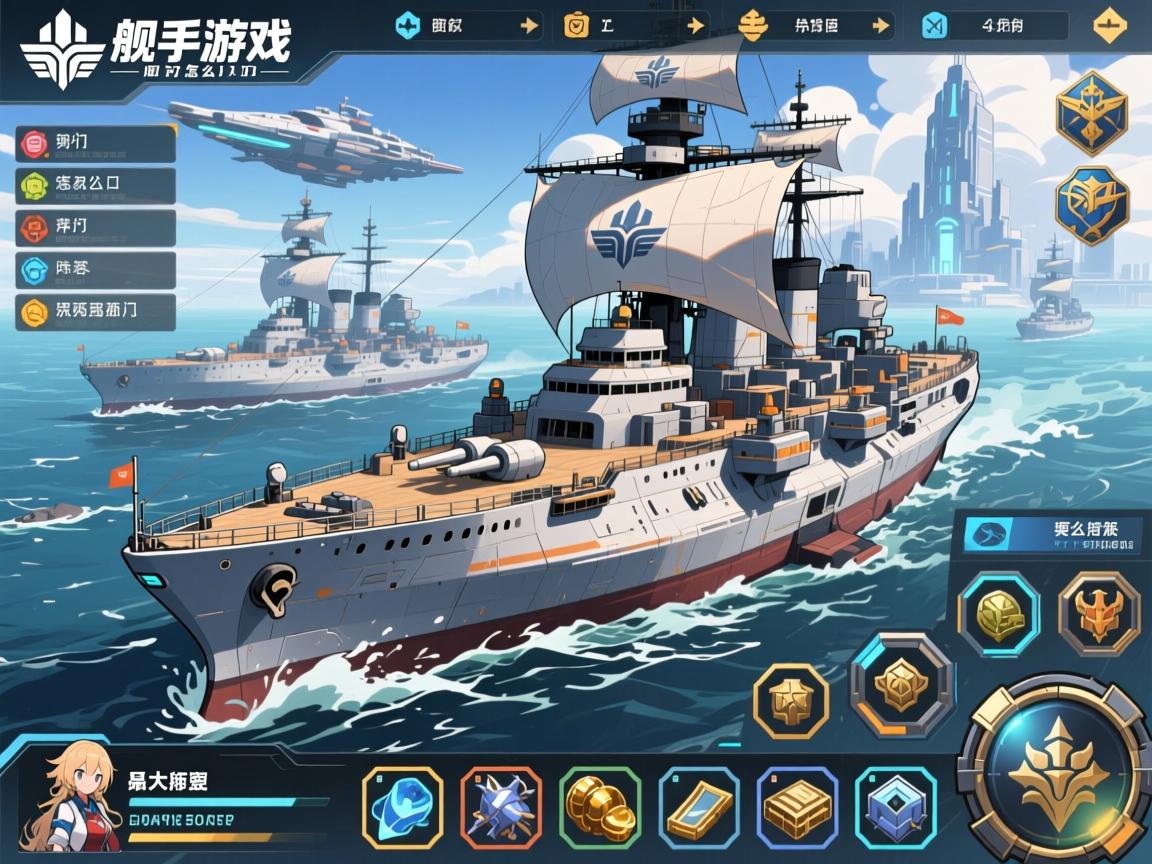Choose the spiked naval mine slot

pos(501,807)
